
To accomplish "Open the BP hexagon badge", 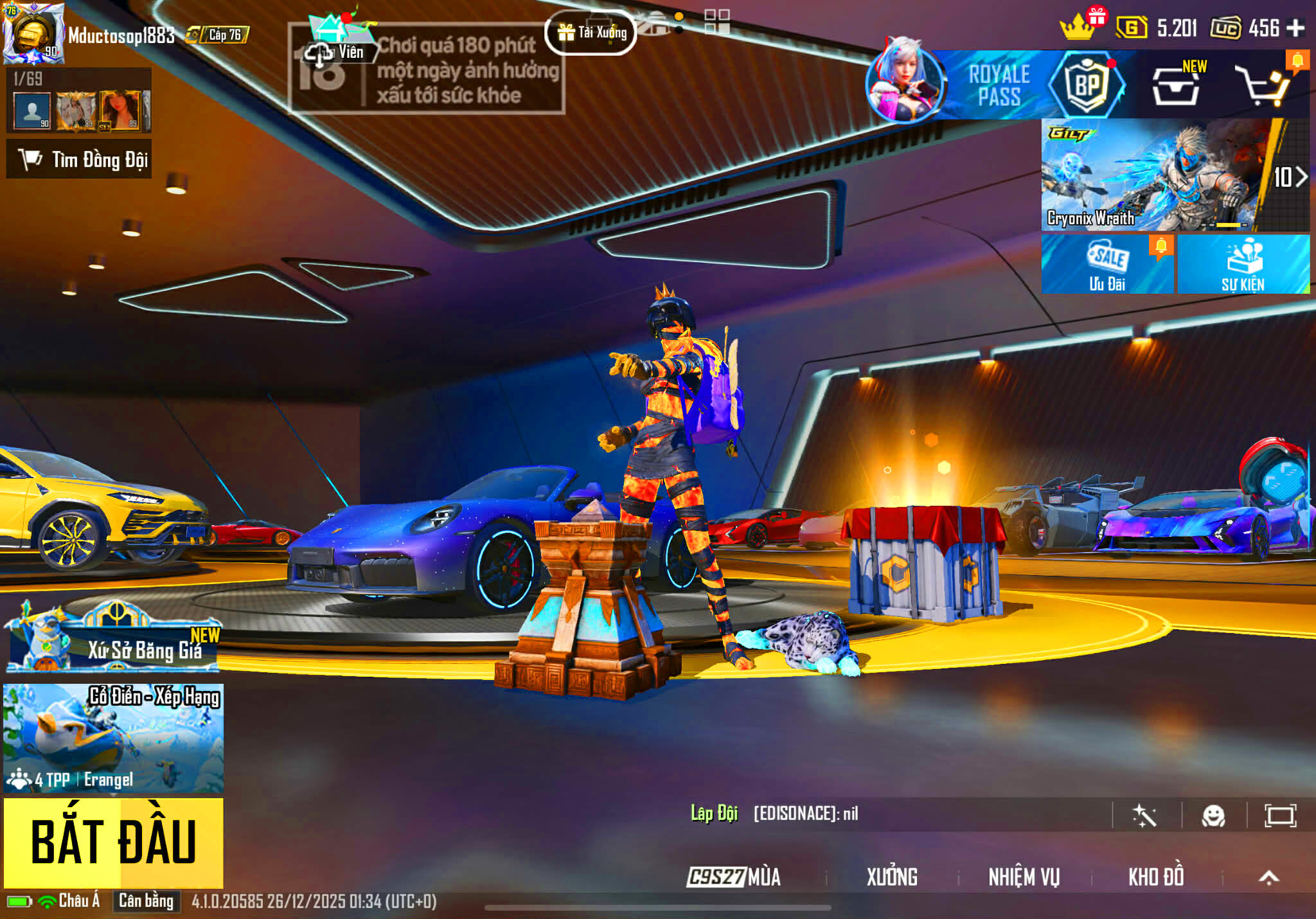I will click(1087, 84).
